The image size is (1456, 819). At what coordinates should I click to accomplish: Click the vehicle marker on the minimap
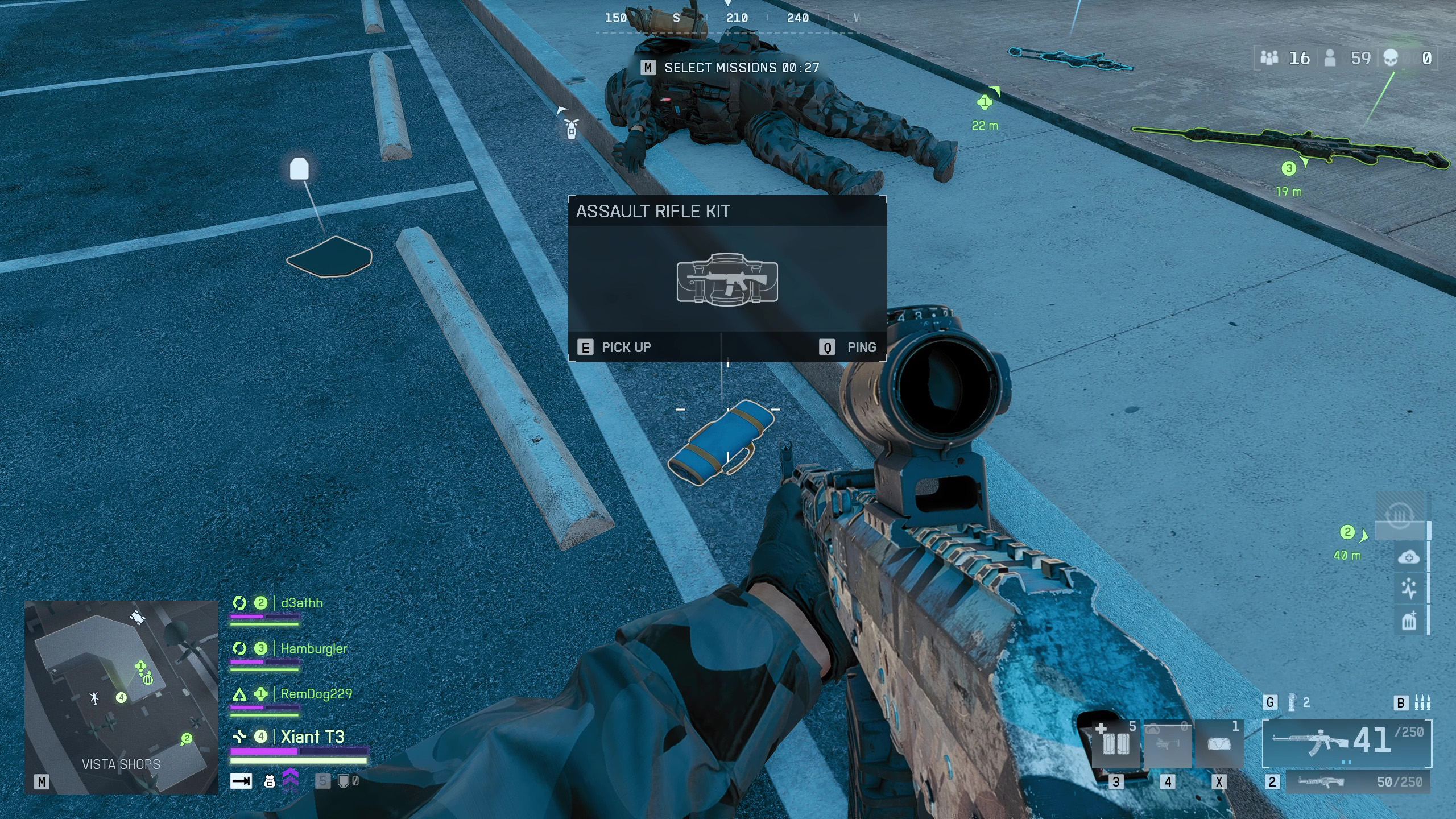136,617
